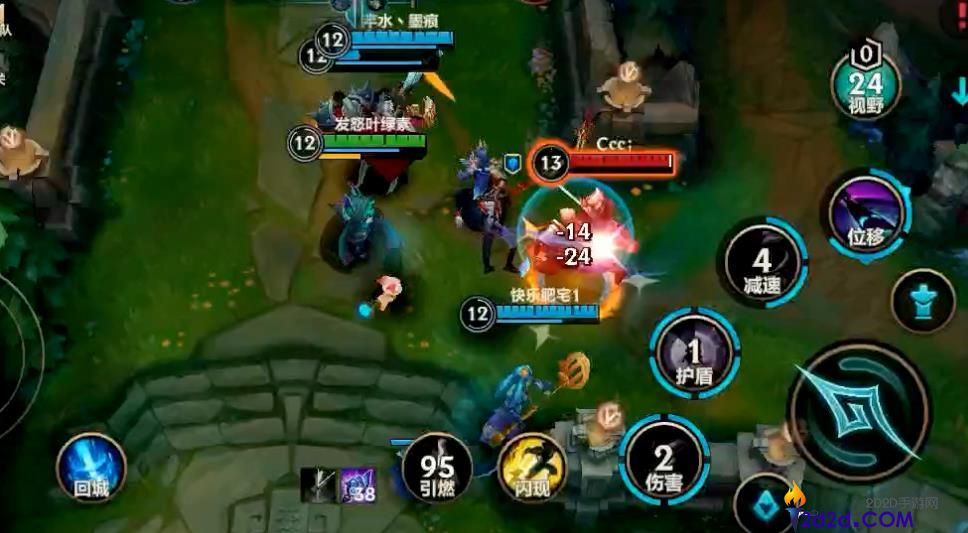Use the 闪现 Flash summoner spell
This screenshot has height=533, width=968.
(531, 468)
